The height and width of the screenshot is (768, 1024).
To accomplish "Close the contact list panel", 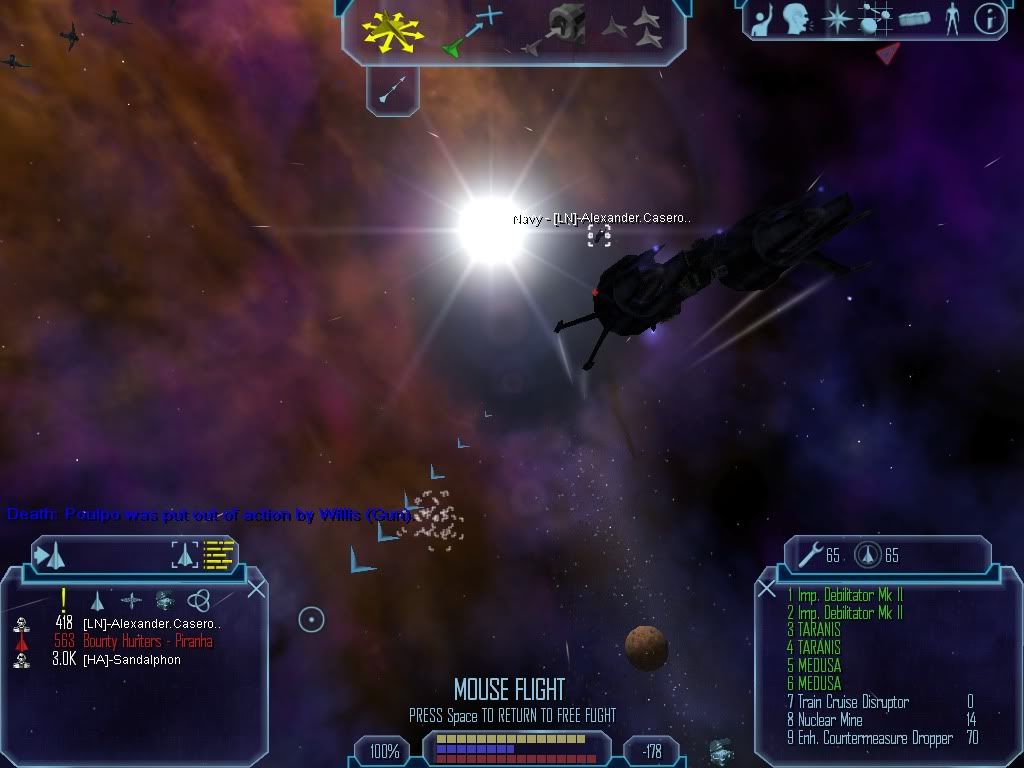I will point(256,588).
